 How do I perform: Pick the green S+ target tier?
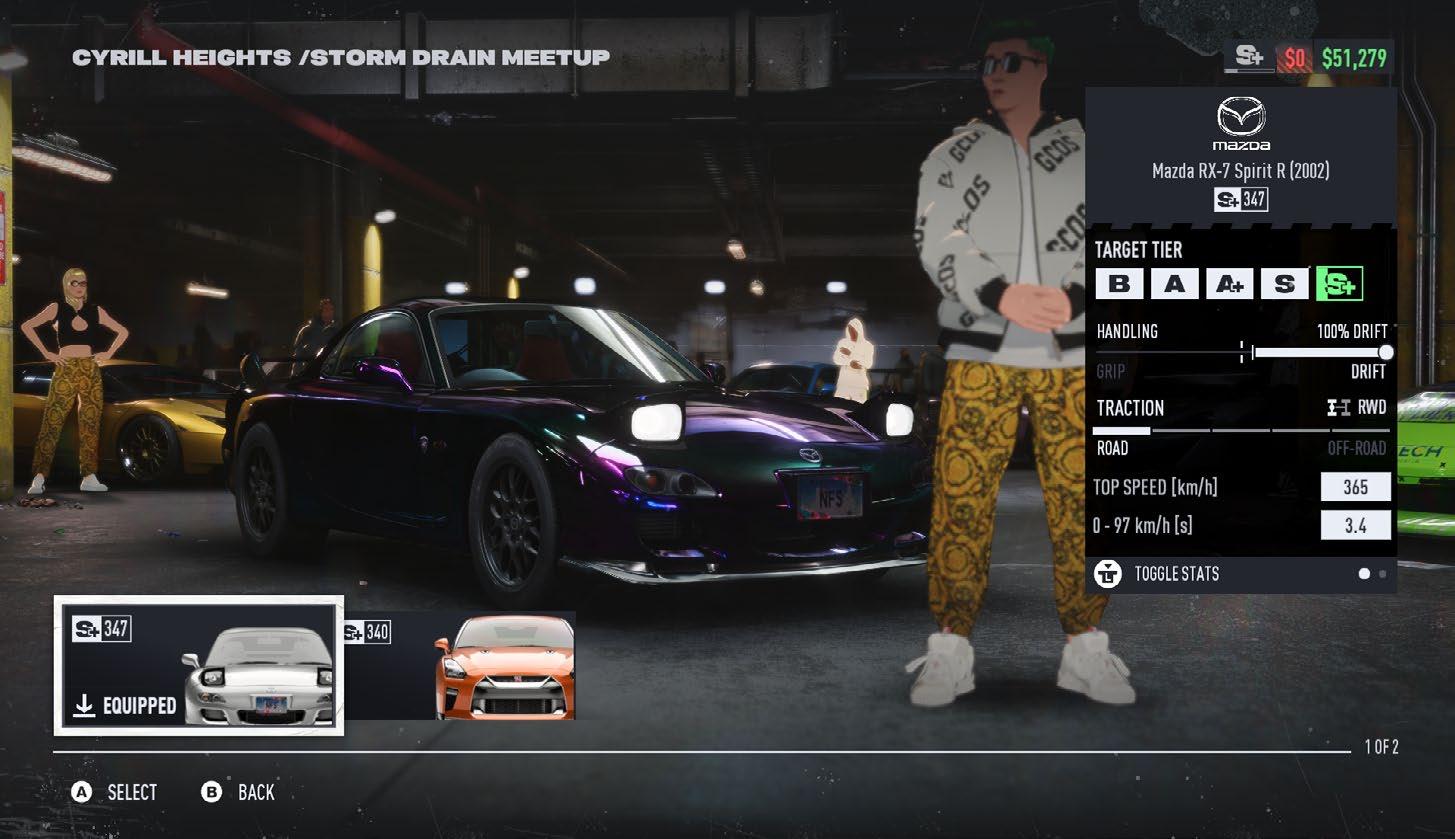[x=1339, y=284]
